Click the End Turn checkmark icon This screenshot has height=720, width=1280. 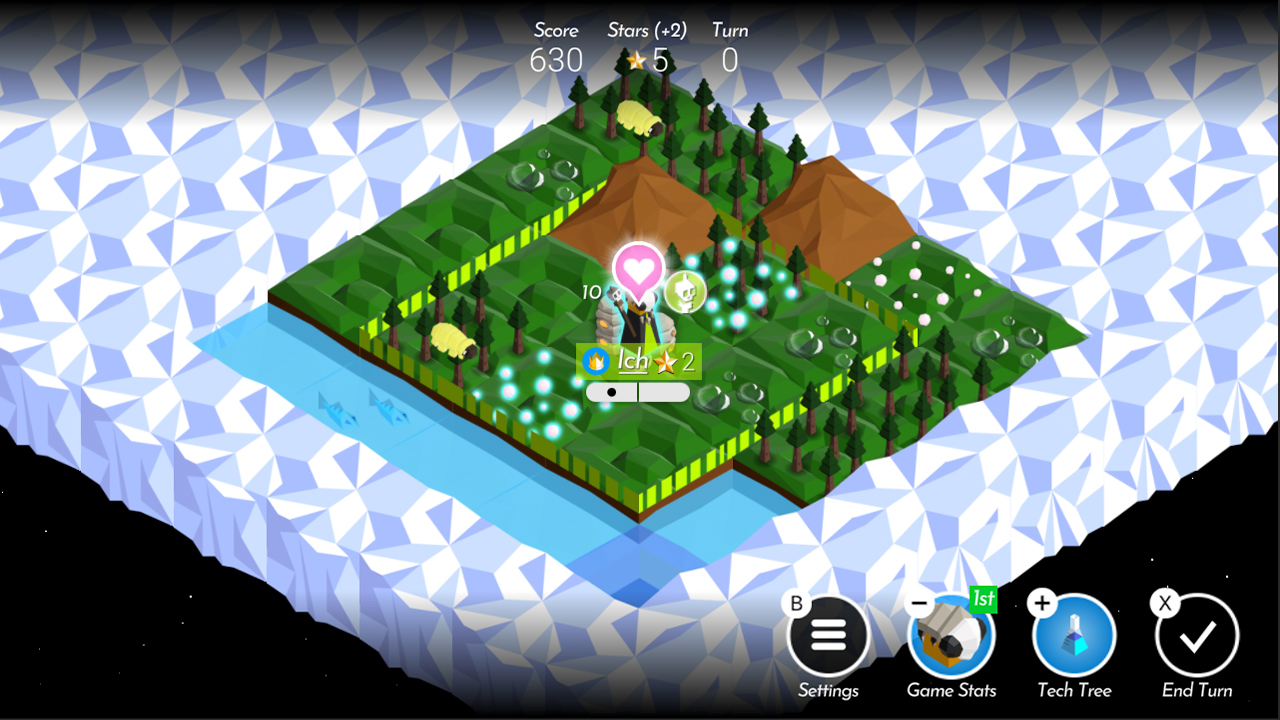pyautogui.click(x=1196, y=634)
